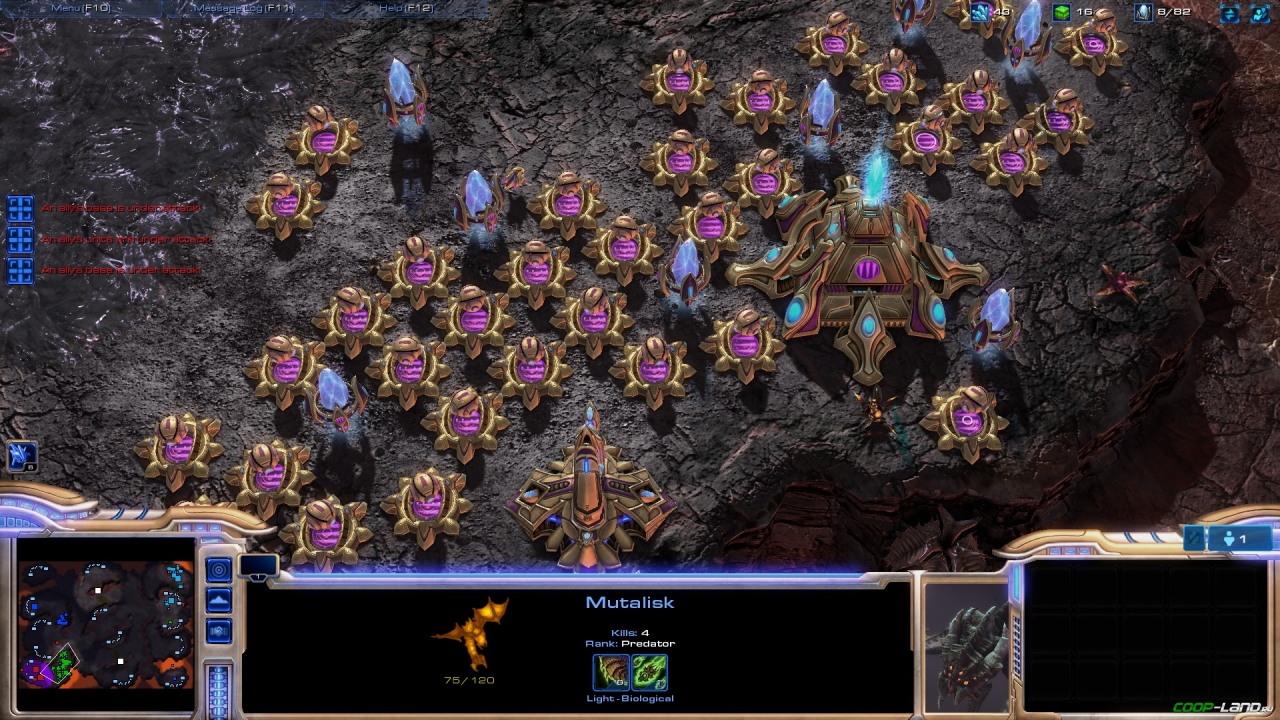Select the Mutalisk portrait
This screenshot has height=720, width=1280.
tap(965, 647)
